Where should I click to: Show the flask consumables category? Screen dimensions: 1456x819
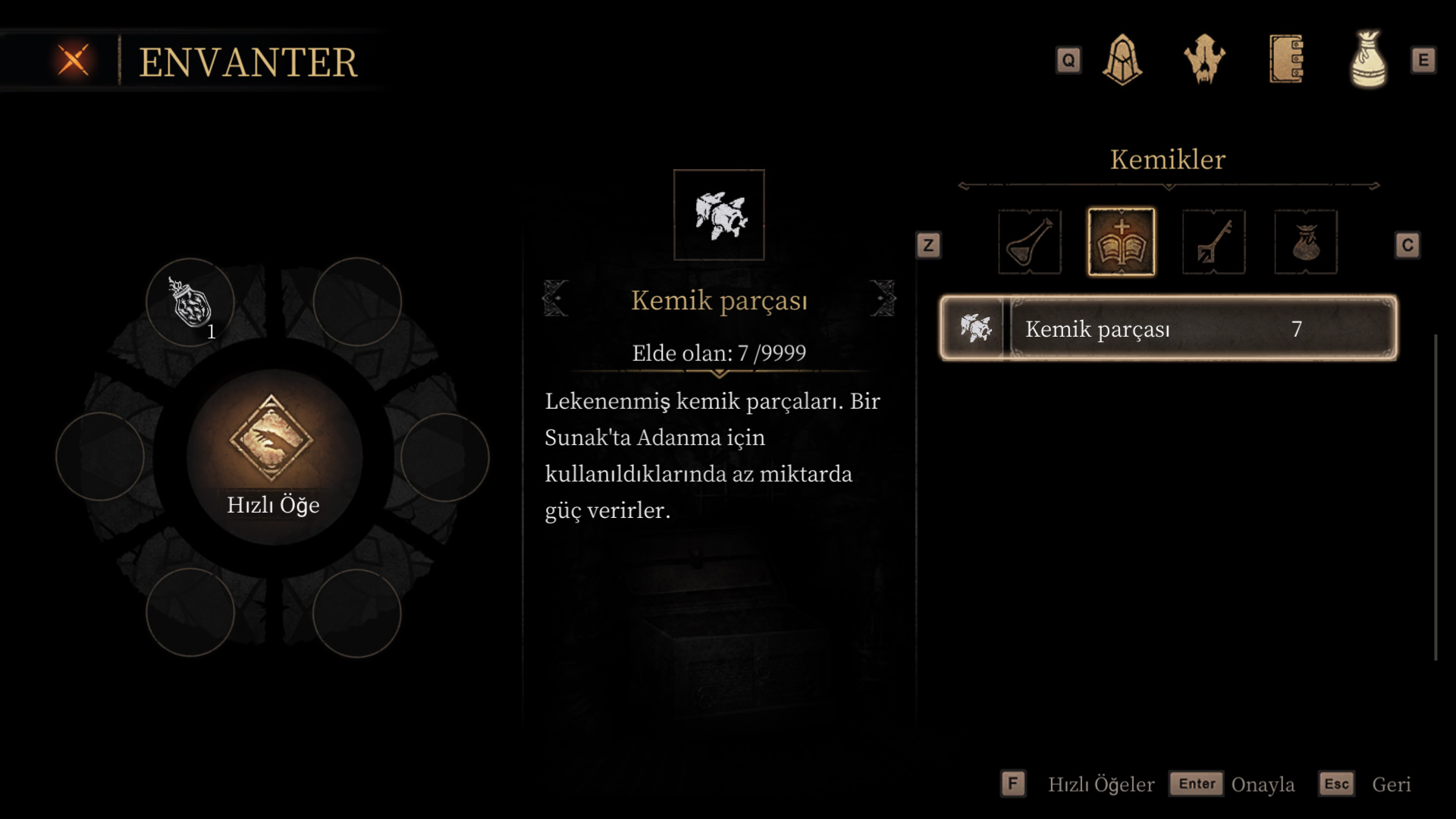[x=1029, y=243]
